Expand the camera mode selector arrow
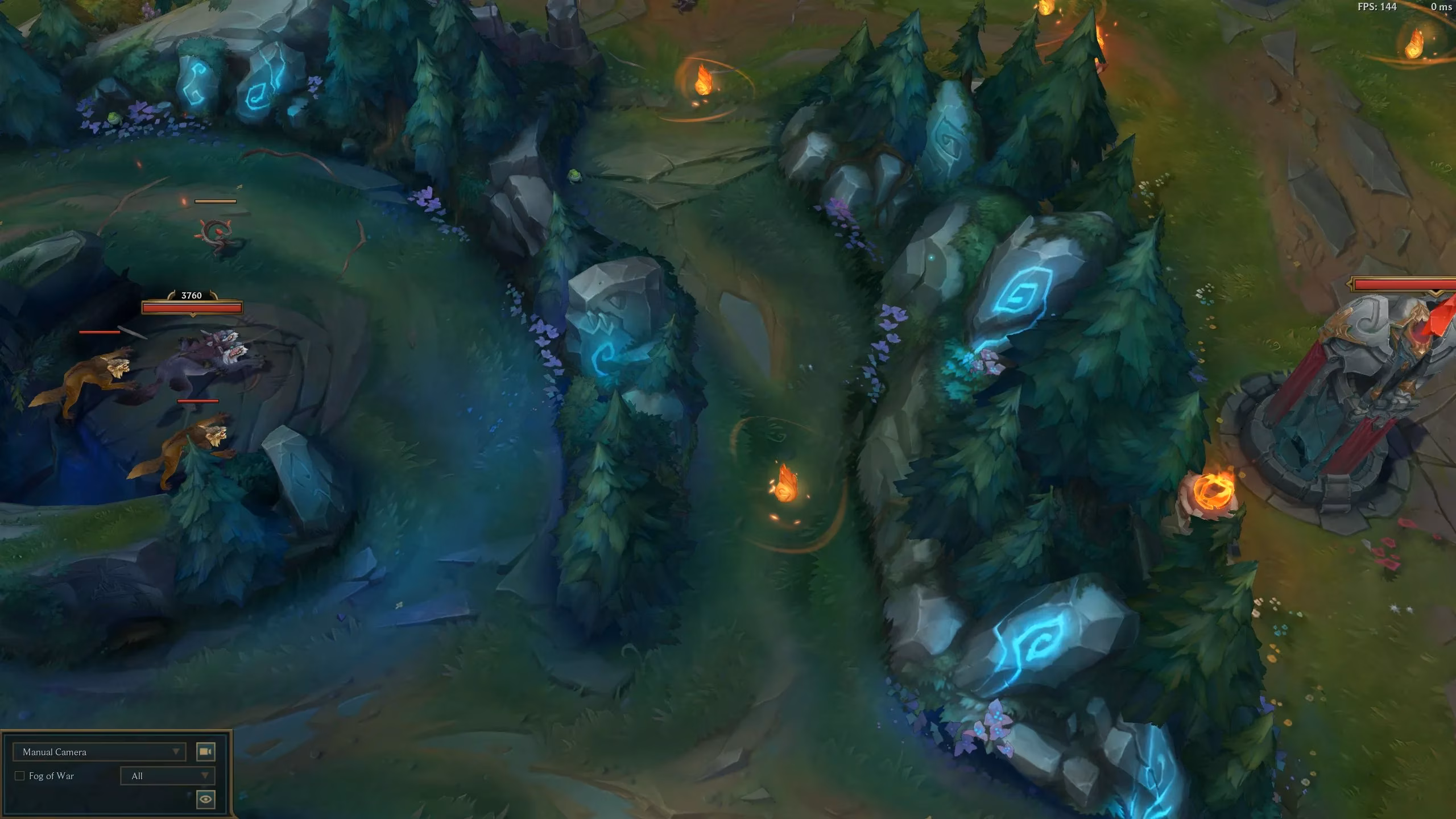The height and width of the screenshot is (819, 1456). pyautogui.click(x=176, y=751)
